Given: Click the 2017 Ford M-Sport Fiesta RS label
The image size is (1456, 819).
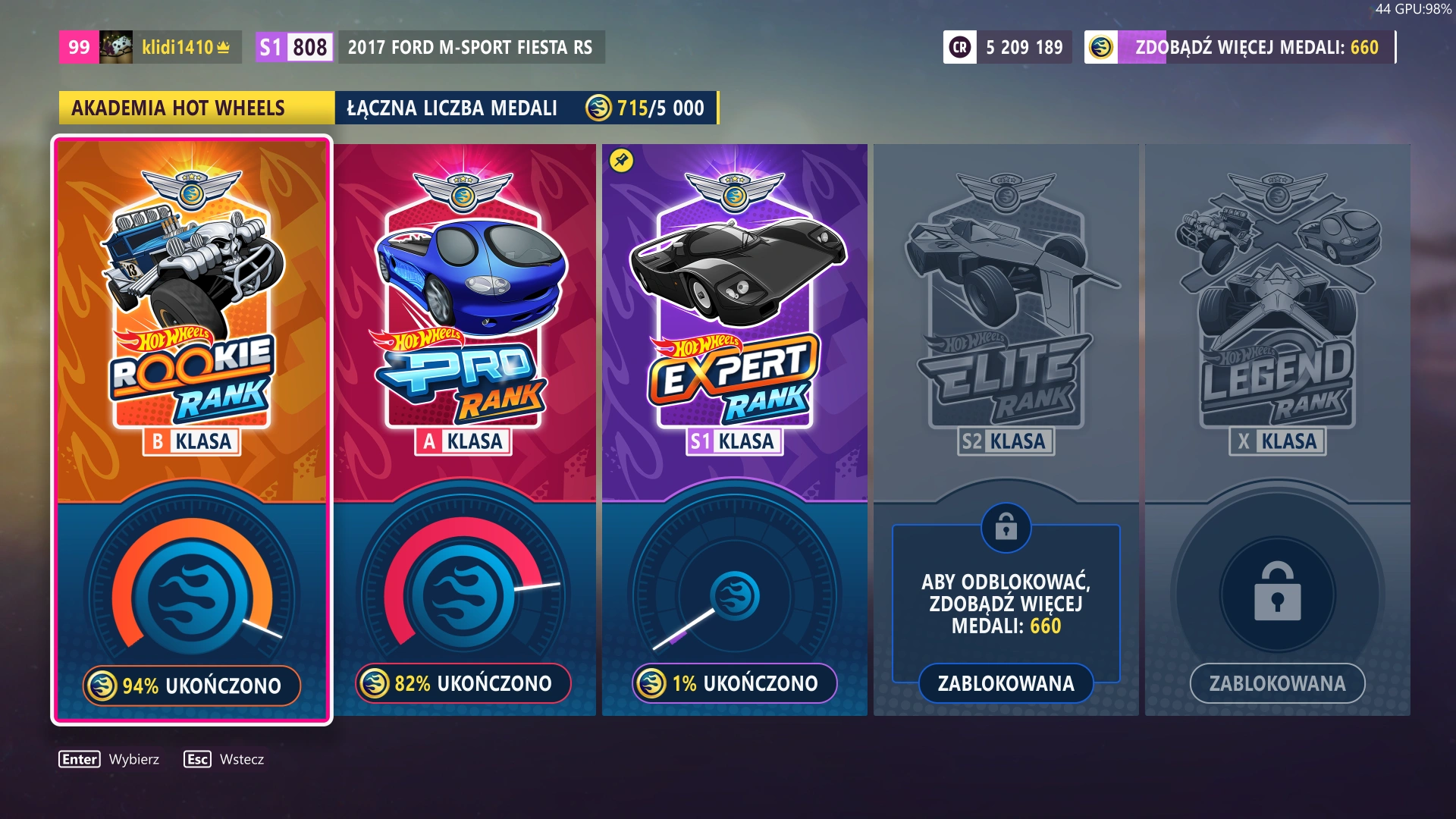Looking at the screenshot, I should point(470,47).
